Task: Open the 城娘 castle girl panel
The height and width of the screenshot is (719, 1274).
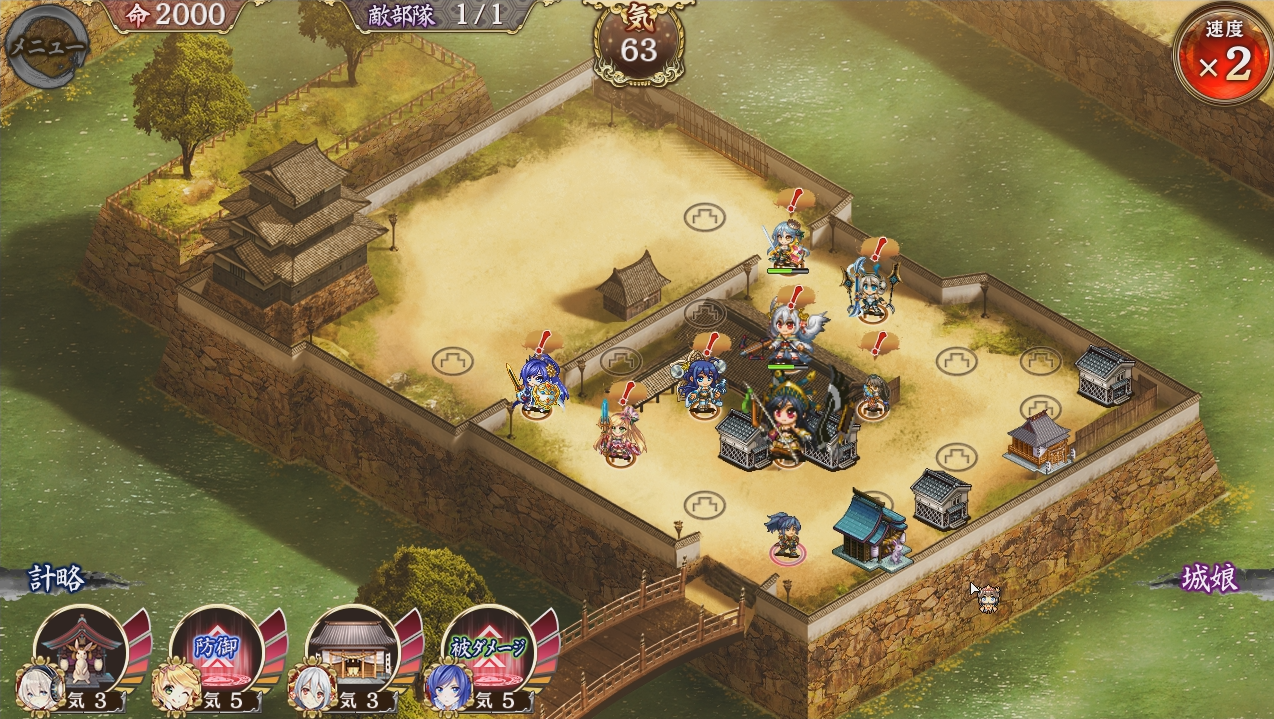Action: tap(1209, 579)
